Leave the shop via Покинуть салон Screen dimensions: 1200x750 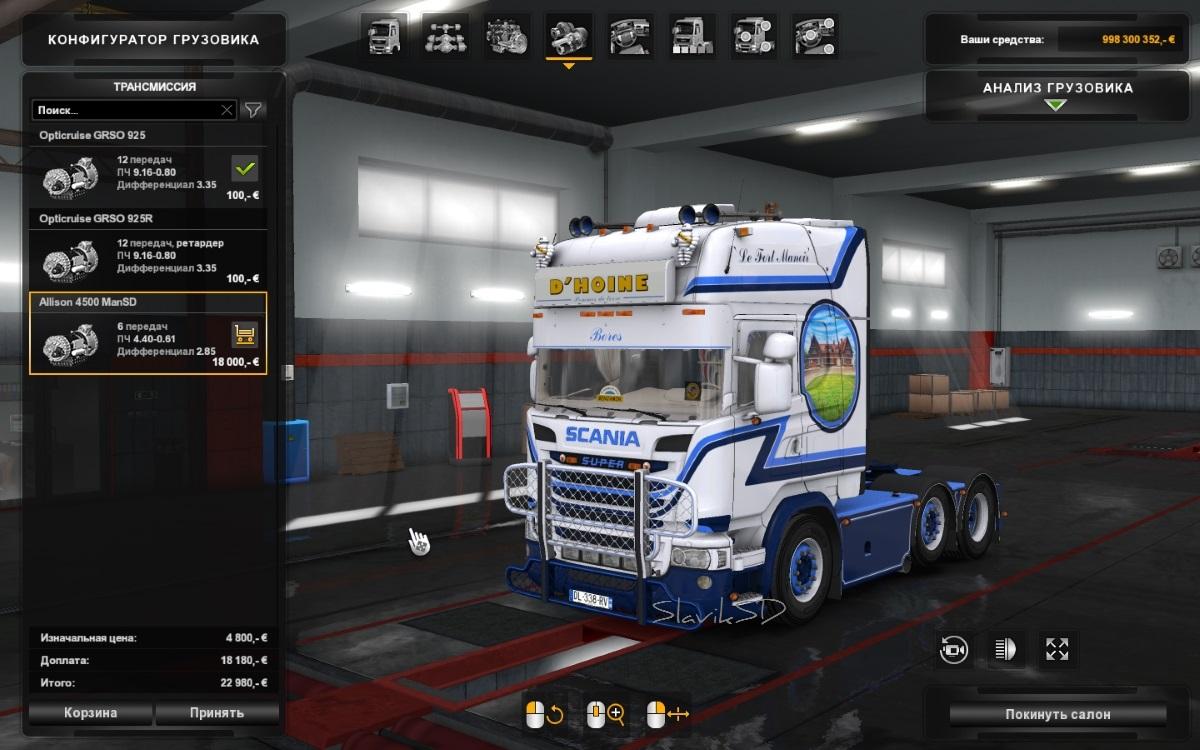pyautogui.click(x=1058, y=714)
